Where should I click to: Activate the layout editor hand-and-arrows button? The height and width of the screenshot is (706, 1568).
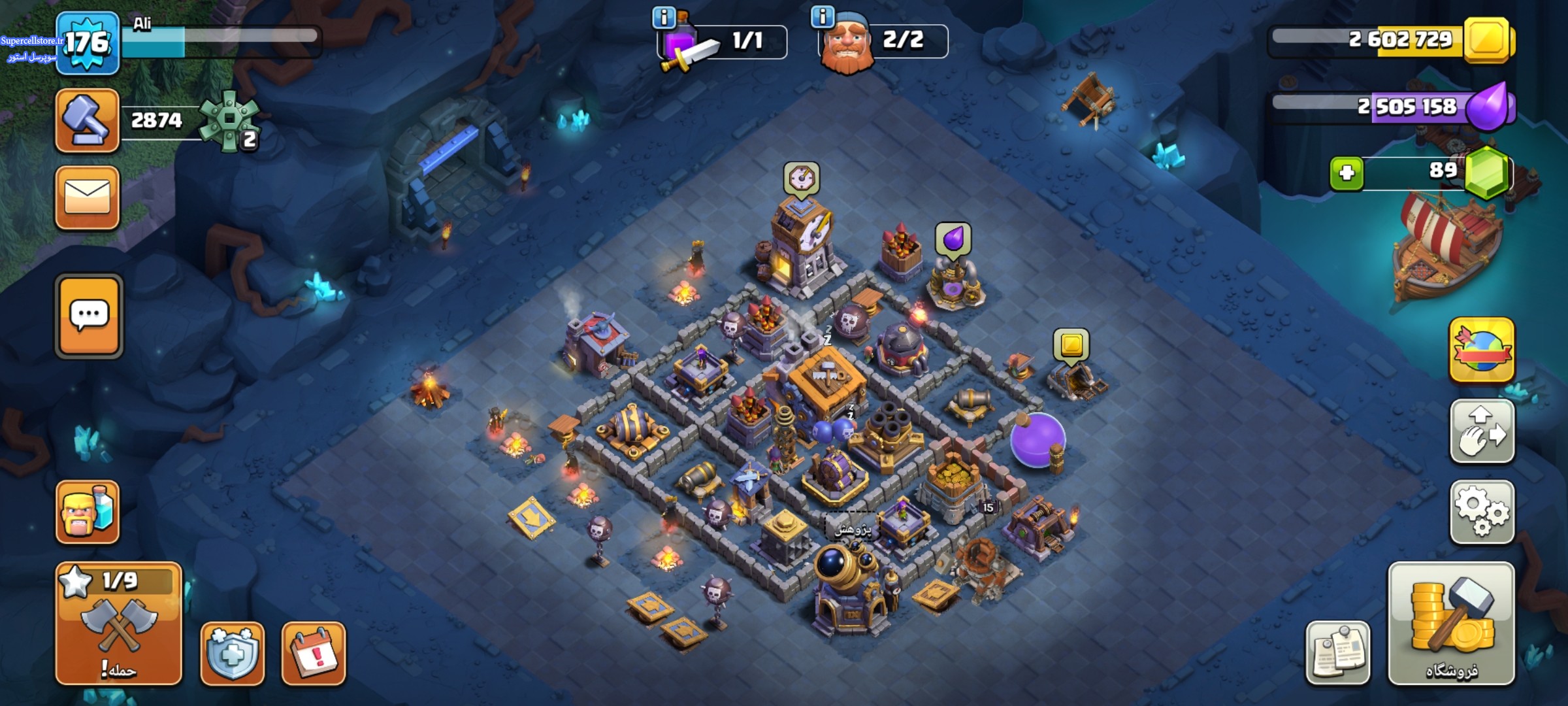click(1482, 431)
